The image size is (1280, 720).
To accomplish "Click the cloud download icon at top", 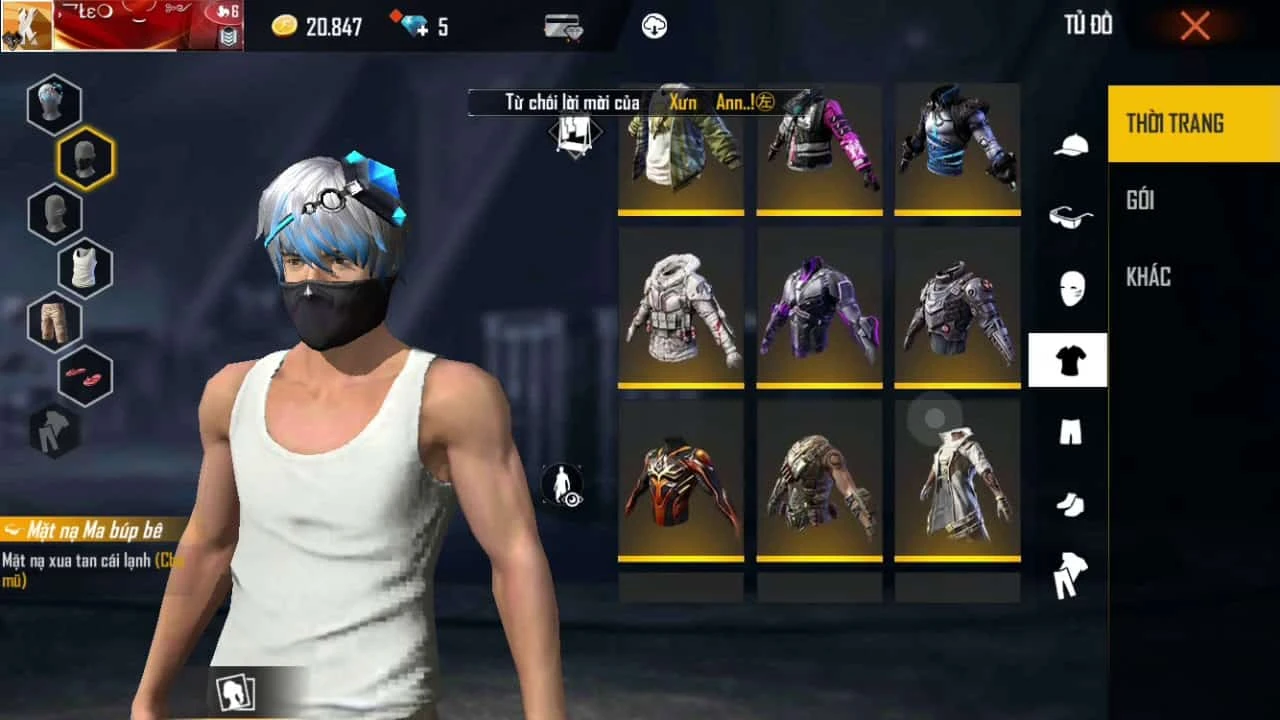I will click(x=655, y=27).
